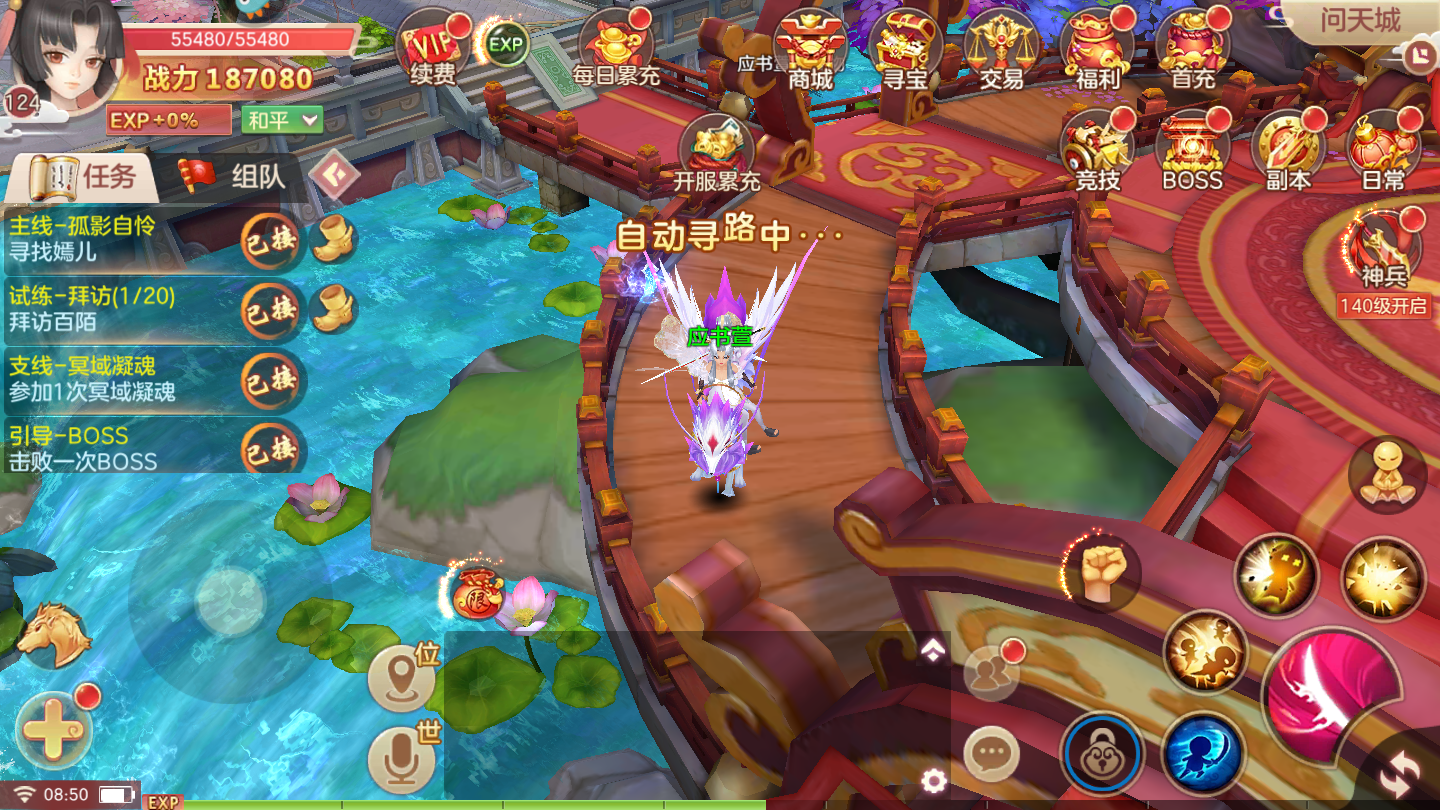
Task: Open the 每日累充 daily recharge menu
Action: pos(617,48)
